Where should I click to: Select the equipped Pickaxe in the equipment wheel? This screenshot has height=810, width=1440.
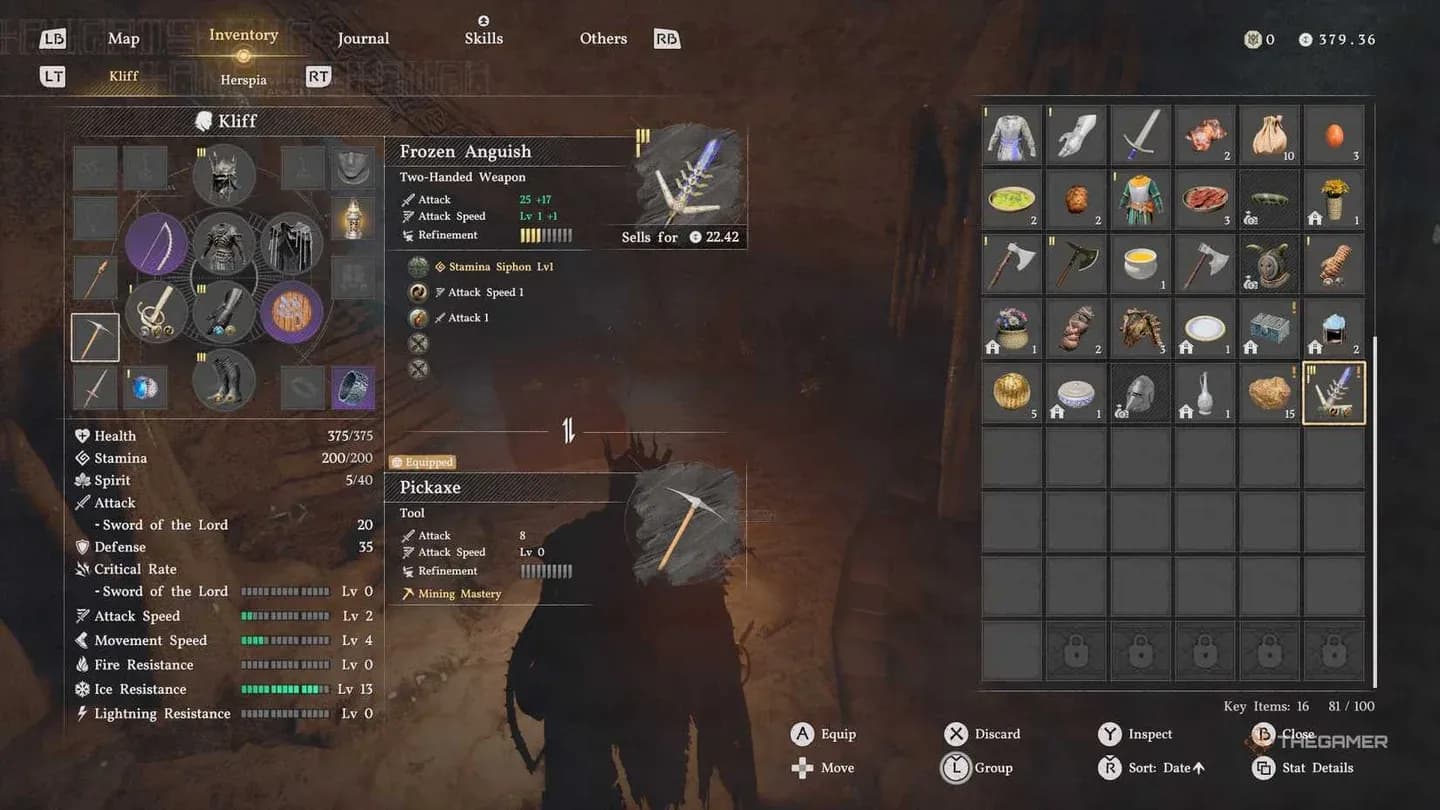[95, 338]
